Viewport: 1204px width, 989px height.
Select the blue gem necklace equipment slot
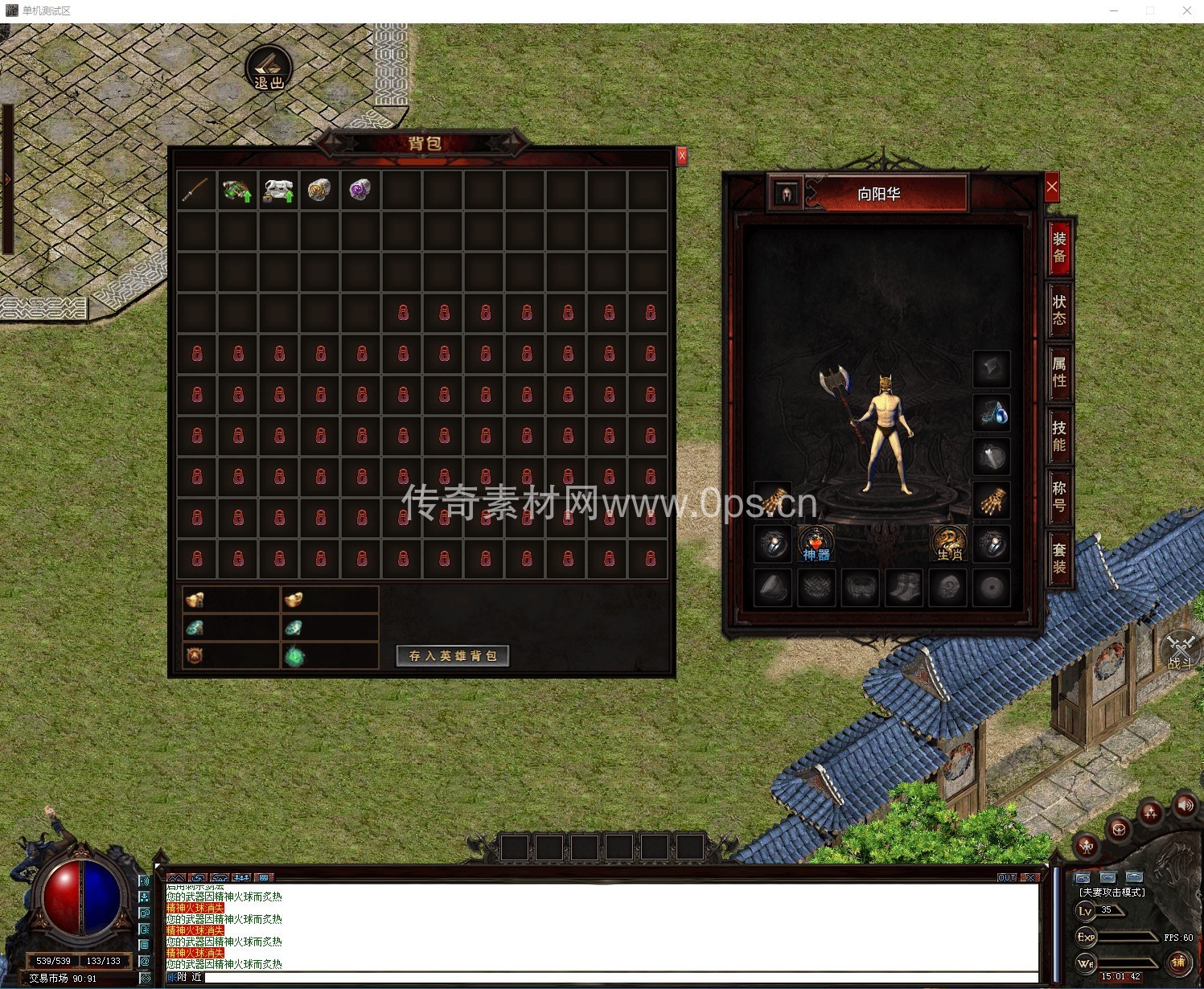[992, 413]
